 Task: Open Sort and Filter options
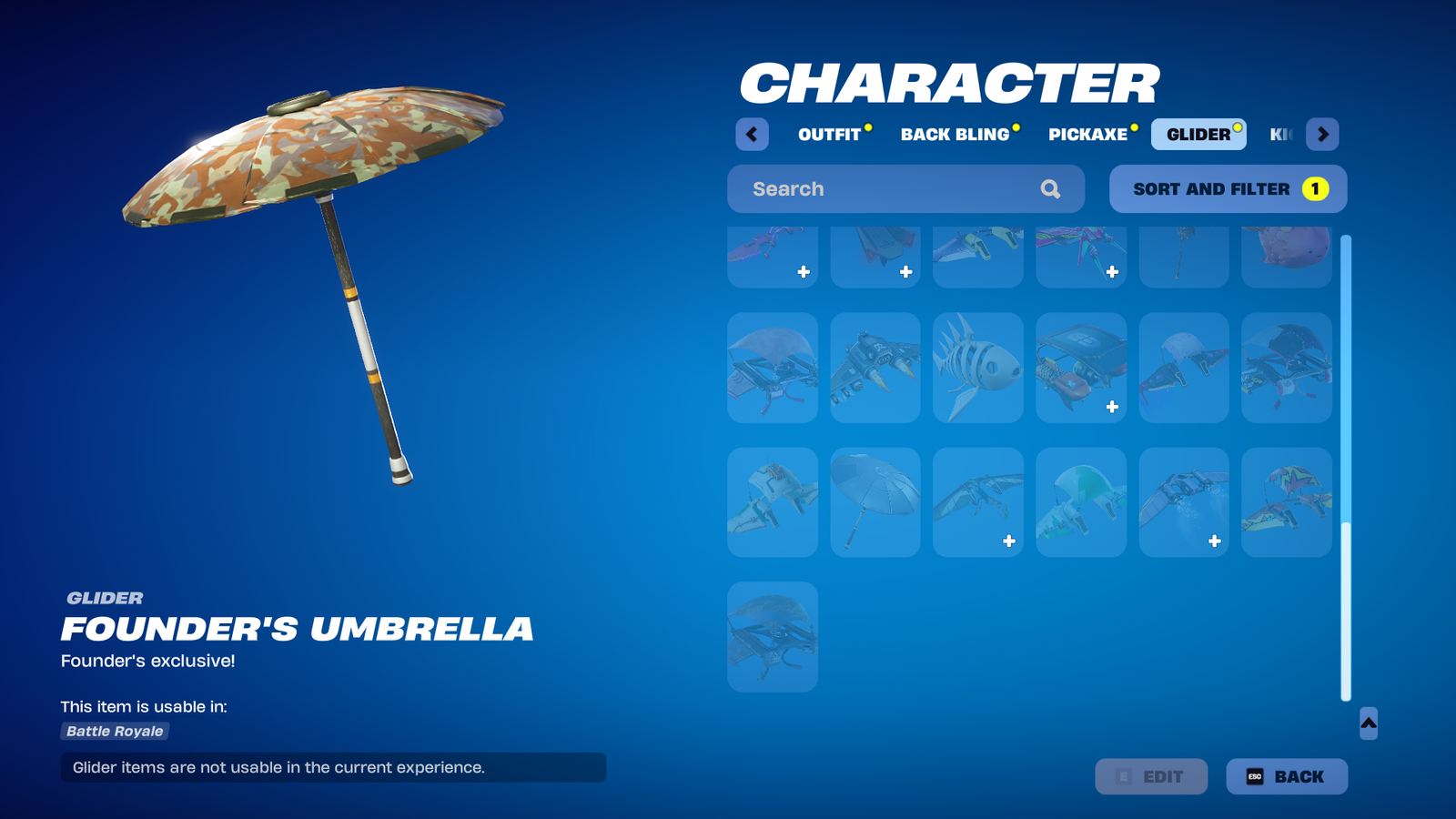[1227, 189]
